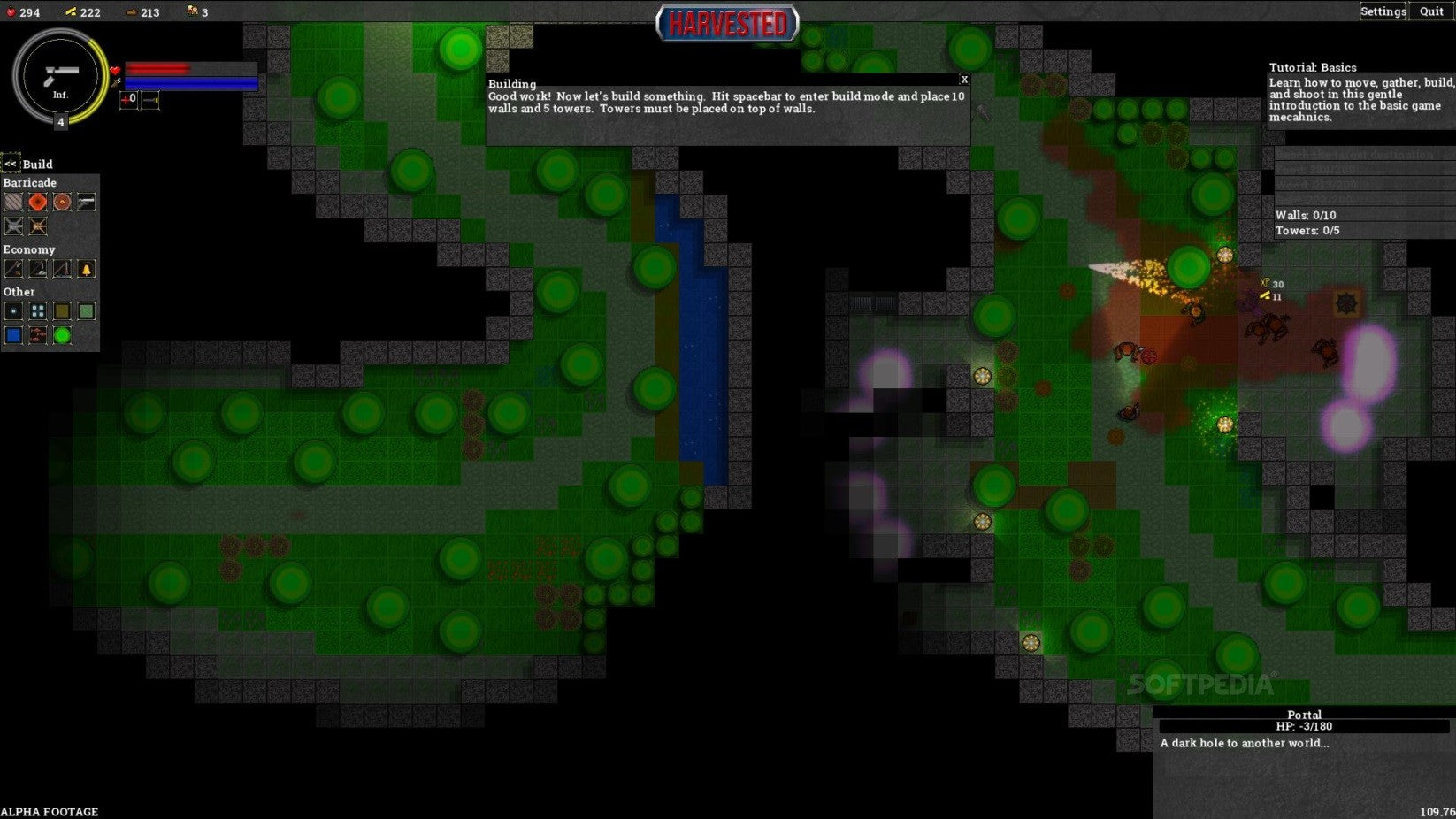This screenshot has width=1456, height=819.
Task: Pick the gun turret build icon
Action: point(86,202)
